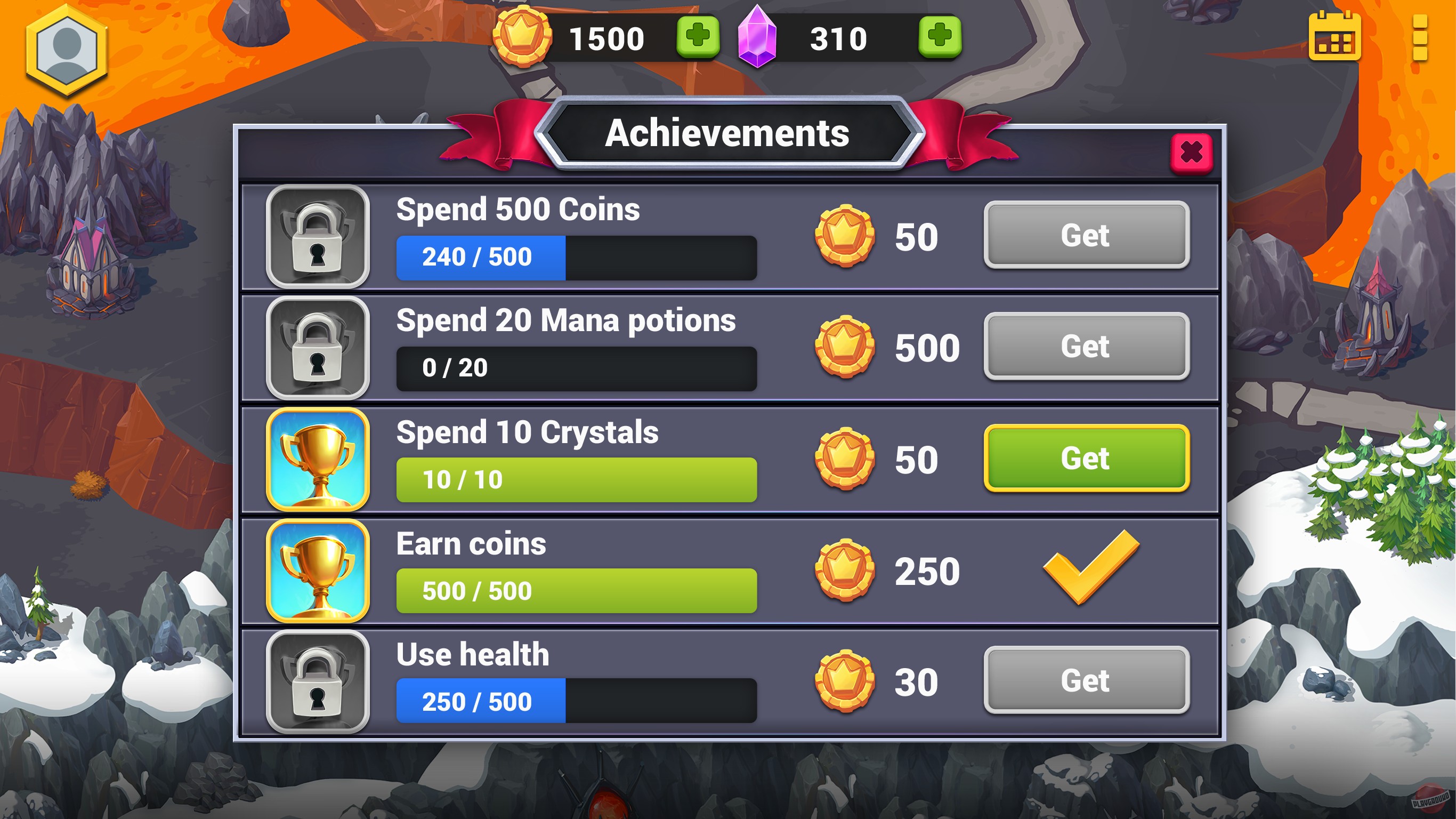
Task: Click Get beside Spend 20 Mana potions
Action: tap(1086, 346)
